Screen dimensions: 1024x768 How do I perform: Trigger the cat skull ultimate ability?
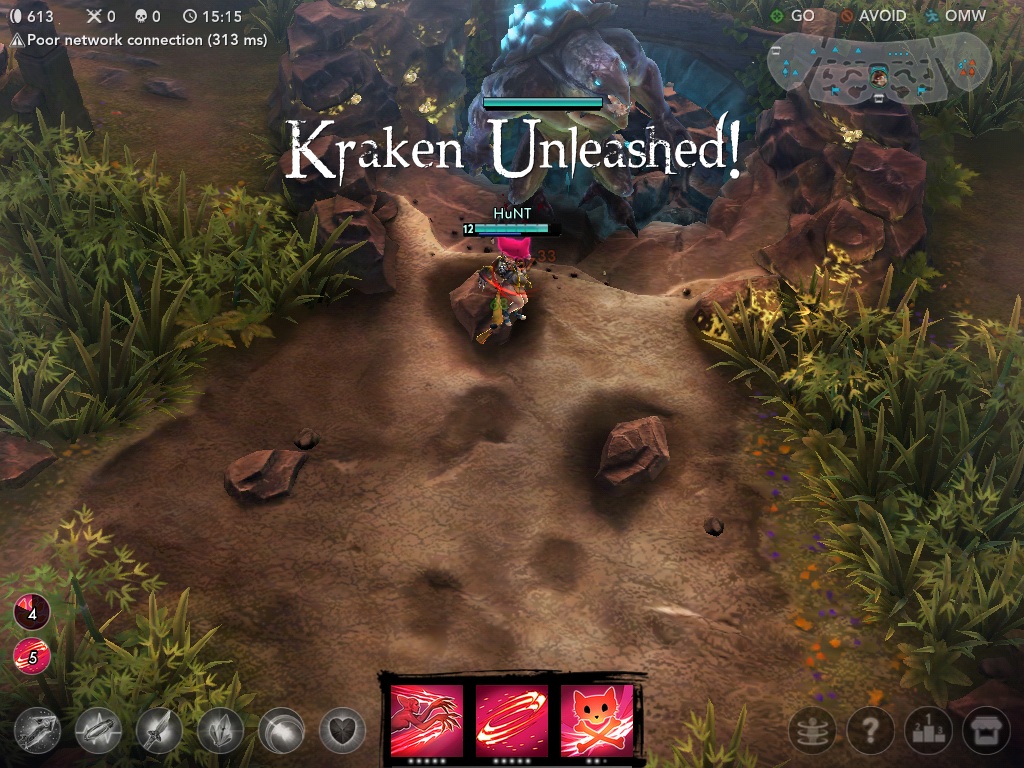596,719
